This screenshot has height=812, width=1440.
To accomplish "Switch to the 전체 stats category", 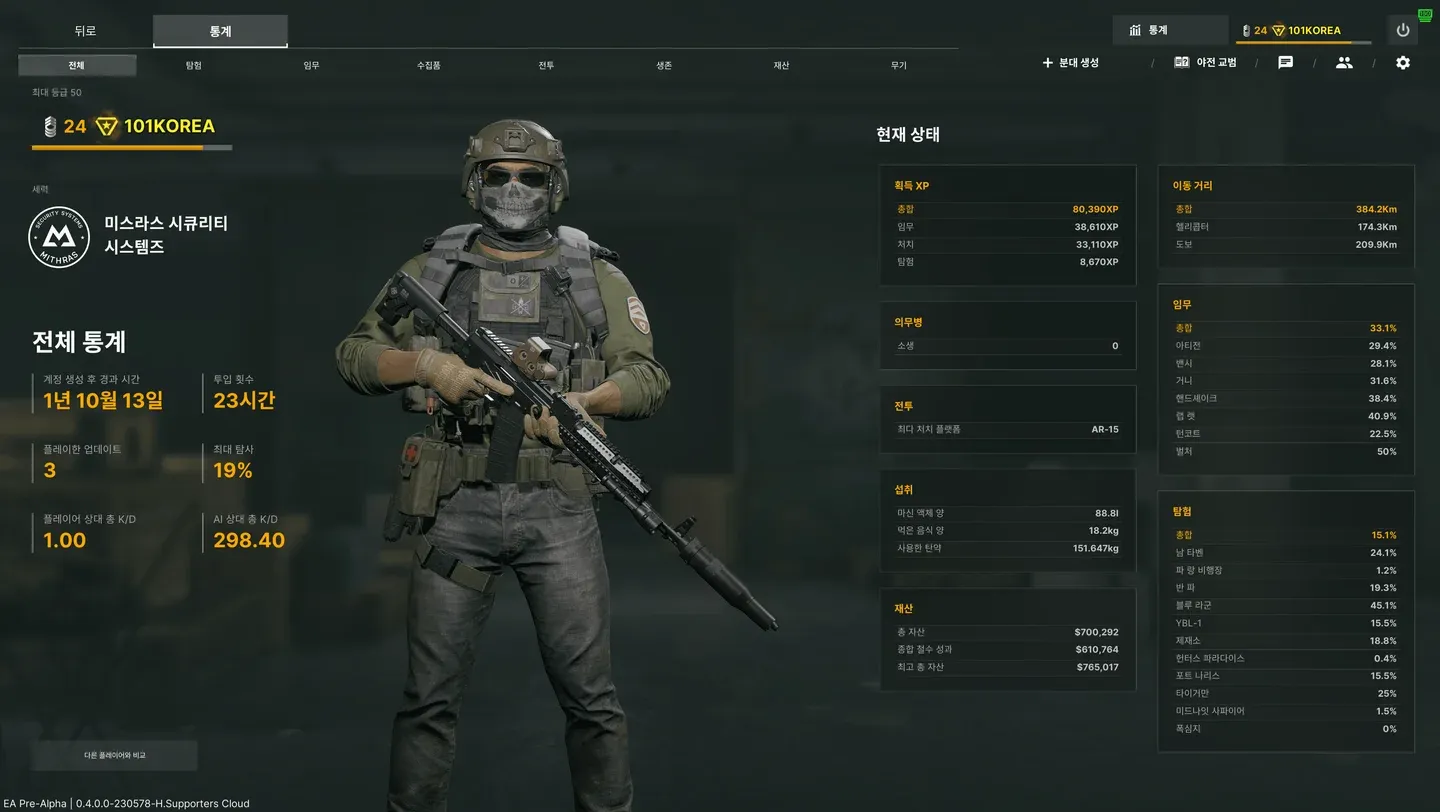I will 77,66.
